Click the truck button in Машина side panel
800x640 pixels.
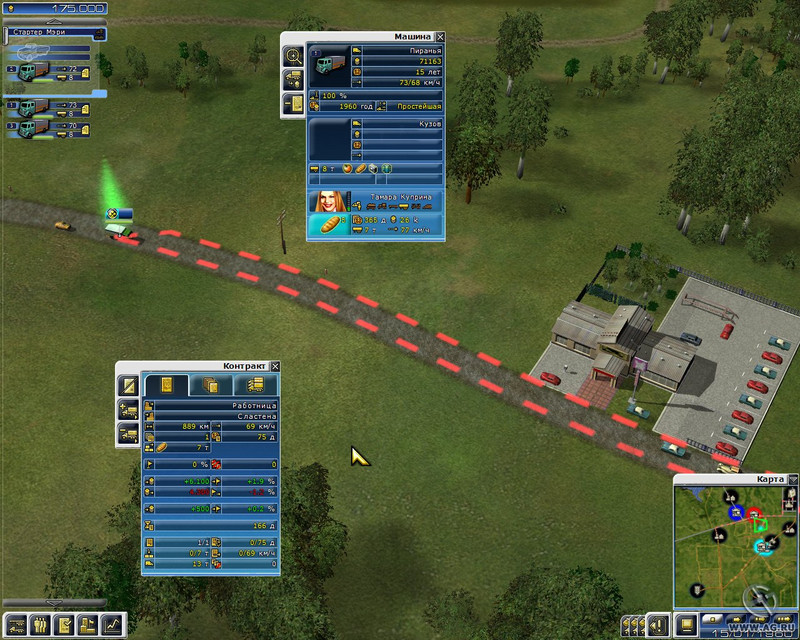pyautogui.click(x=294, y=80)
